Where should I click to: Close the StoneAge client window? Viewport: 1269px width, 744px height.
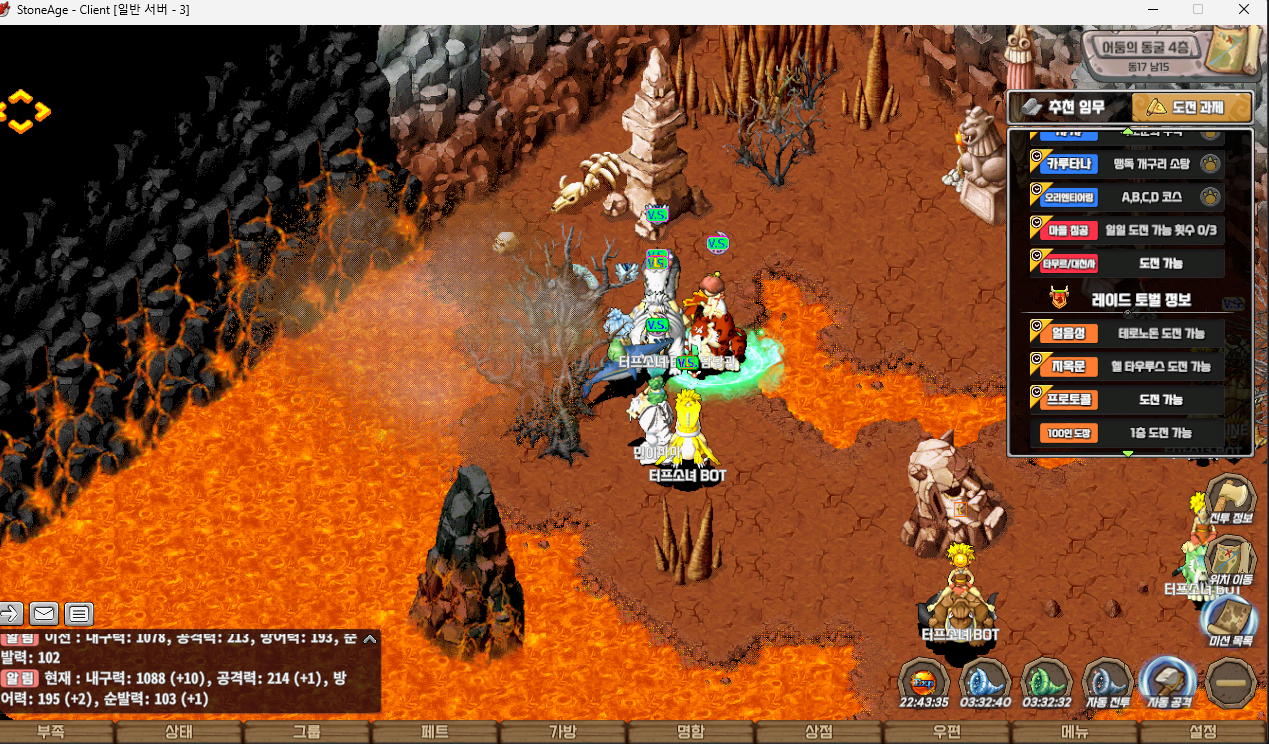click(x=1244, y=10)
